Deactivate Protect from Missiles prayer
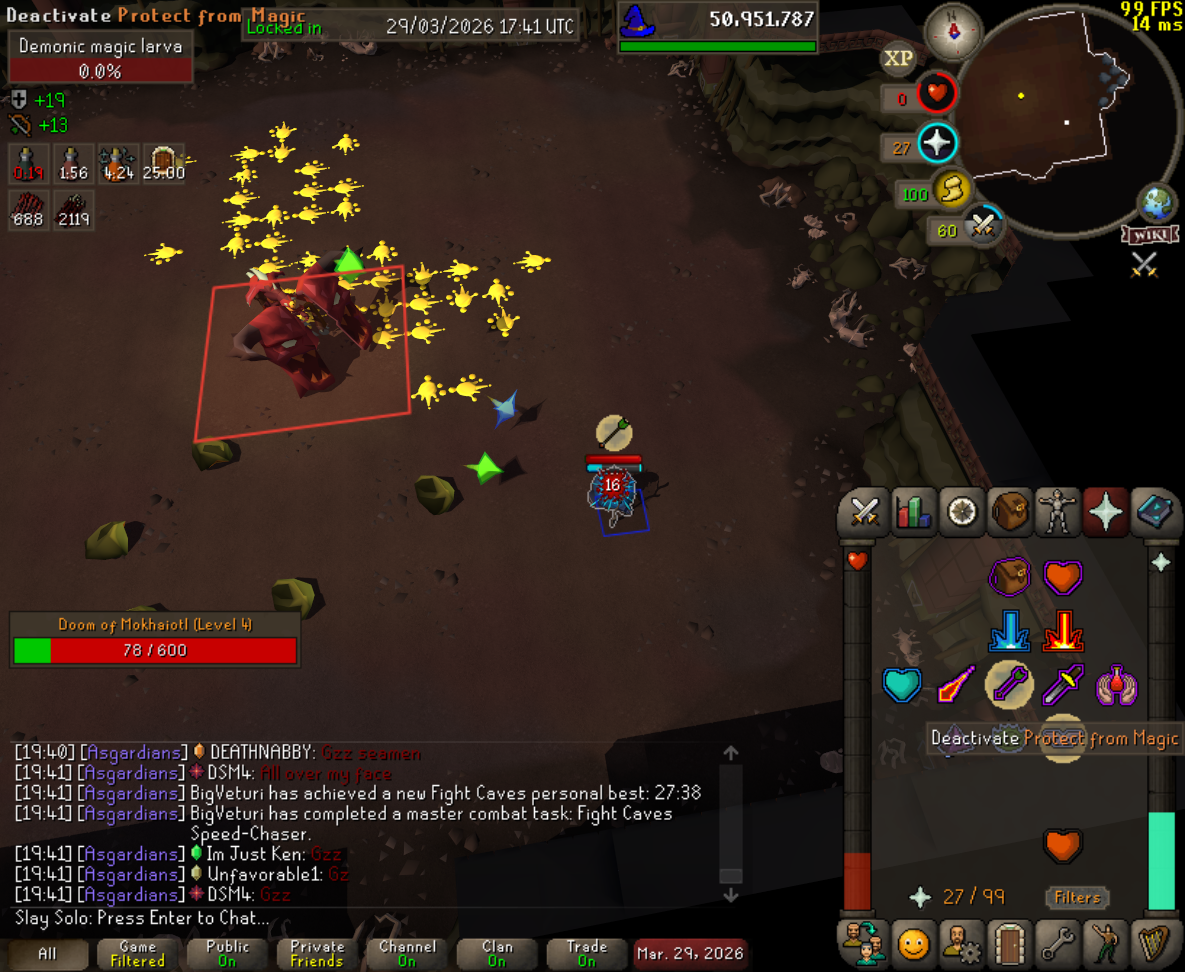The image size is (1185, 972). pyautogui.click(x=1009, y=686)
